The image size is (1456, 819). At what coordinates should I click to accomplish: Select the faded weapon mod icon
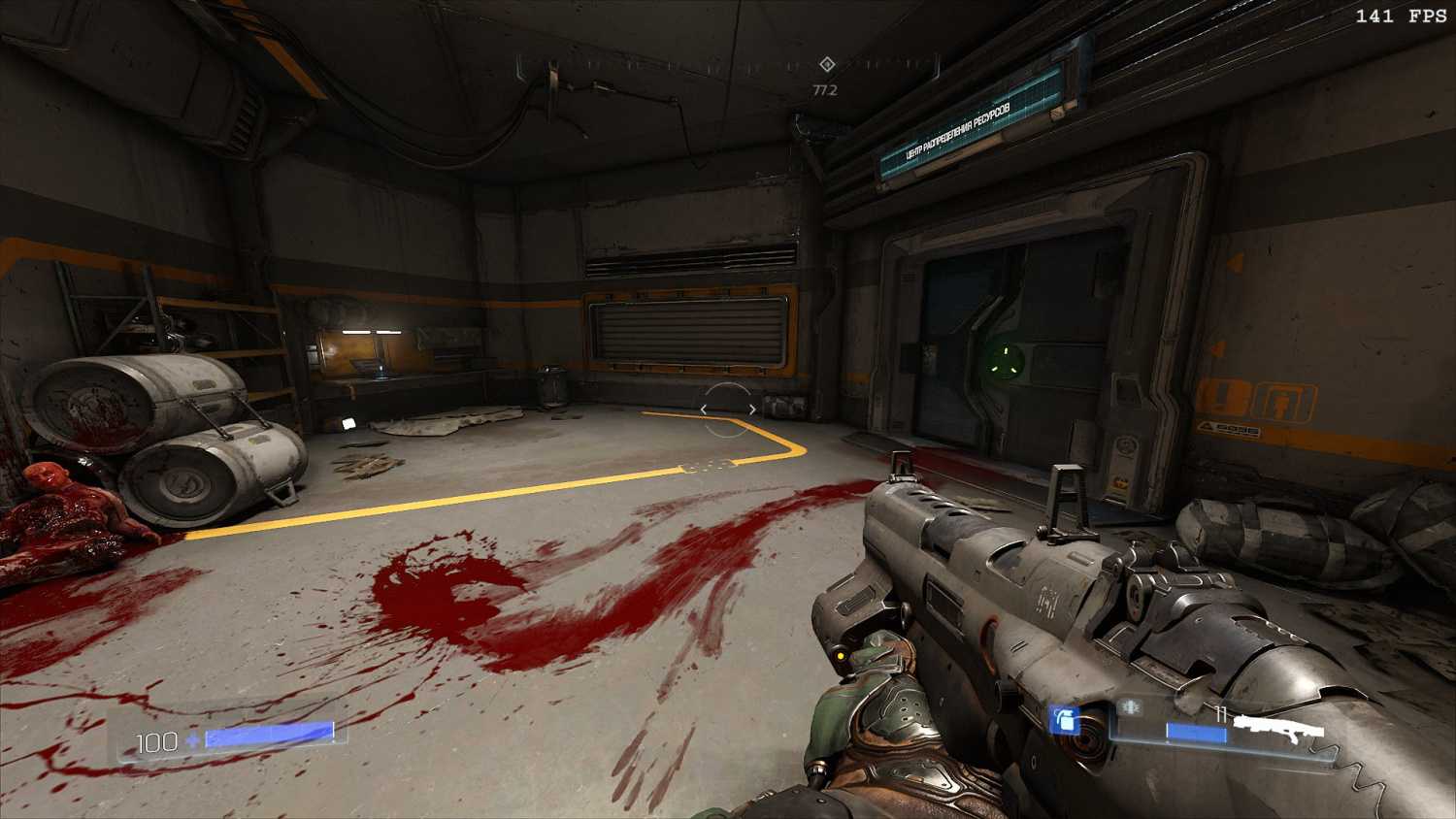1130,708
